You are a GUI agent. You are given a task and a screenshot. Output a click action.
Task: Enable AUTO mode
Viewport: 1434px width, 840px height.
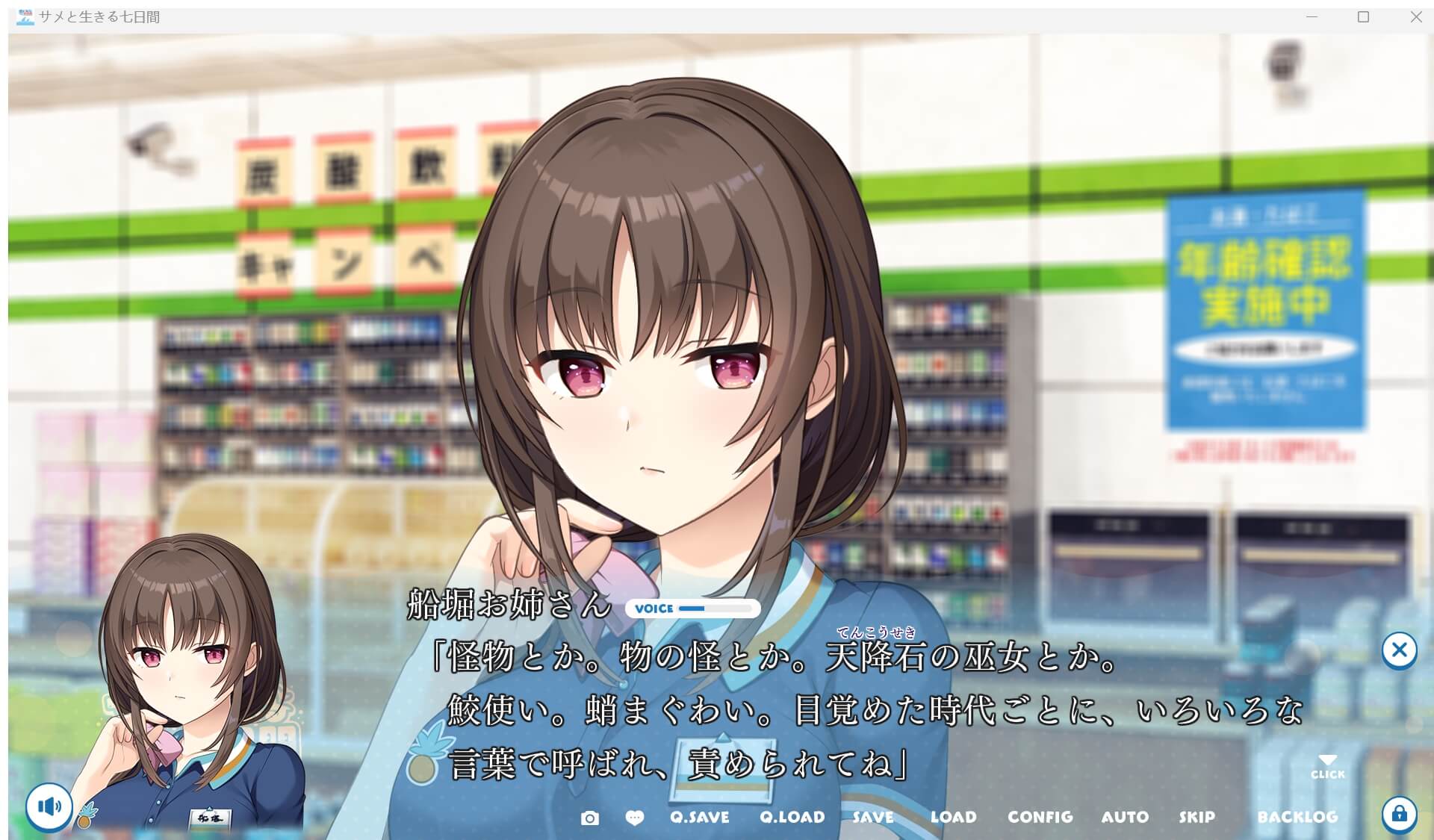pyautogui.click(x=1125, y=817)
